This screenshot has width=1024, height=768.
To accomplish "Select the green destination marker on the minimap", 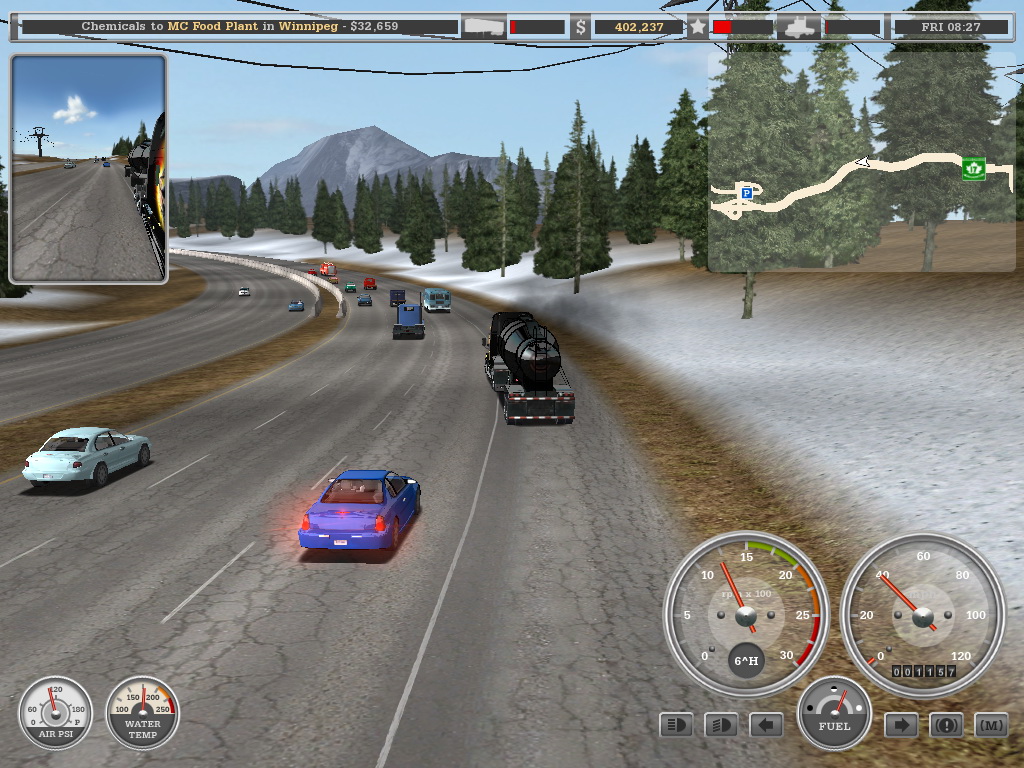I will click(973, 168).
